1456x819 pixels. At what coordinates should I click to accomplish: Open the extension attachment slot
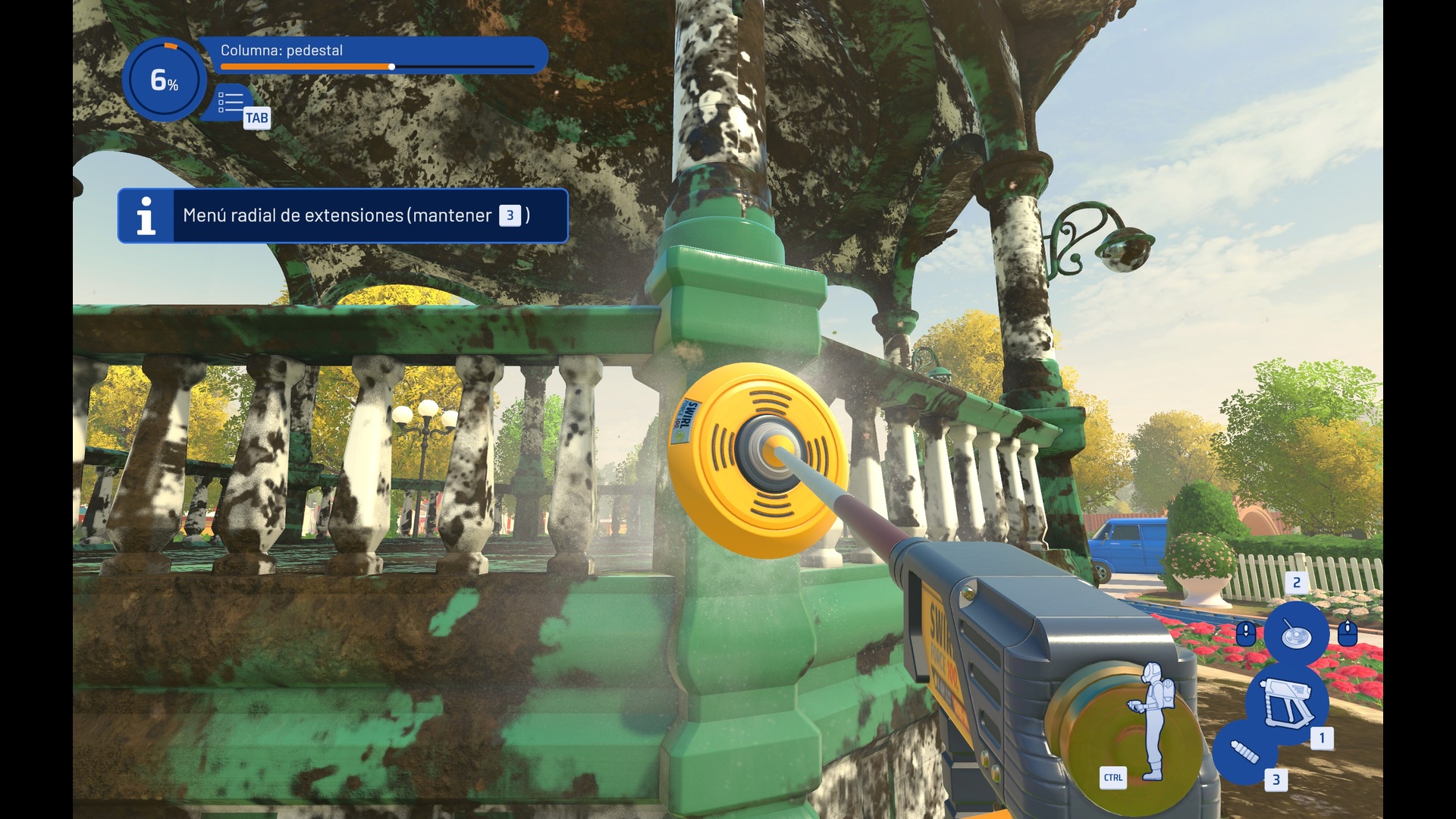tap(1244, 752)
